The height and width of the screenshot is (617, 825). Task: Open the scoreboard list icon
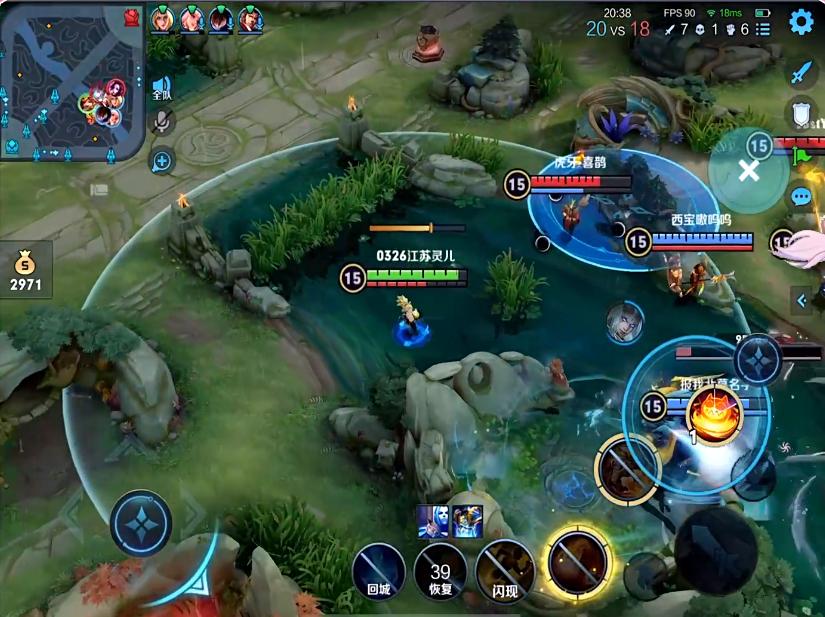pos(763,30)
